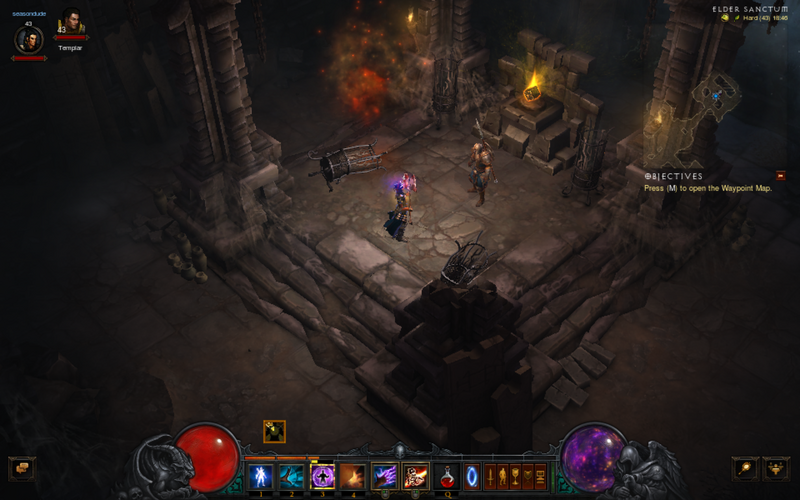This screenshot has width=800, height=500.
Task: Open the blue Town Portal
Action: click(x=471, y=476)
